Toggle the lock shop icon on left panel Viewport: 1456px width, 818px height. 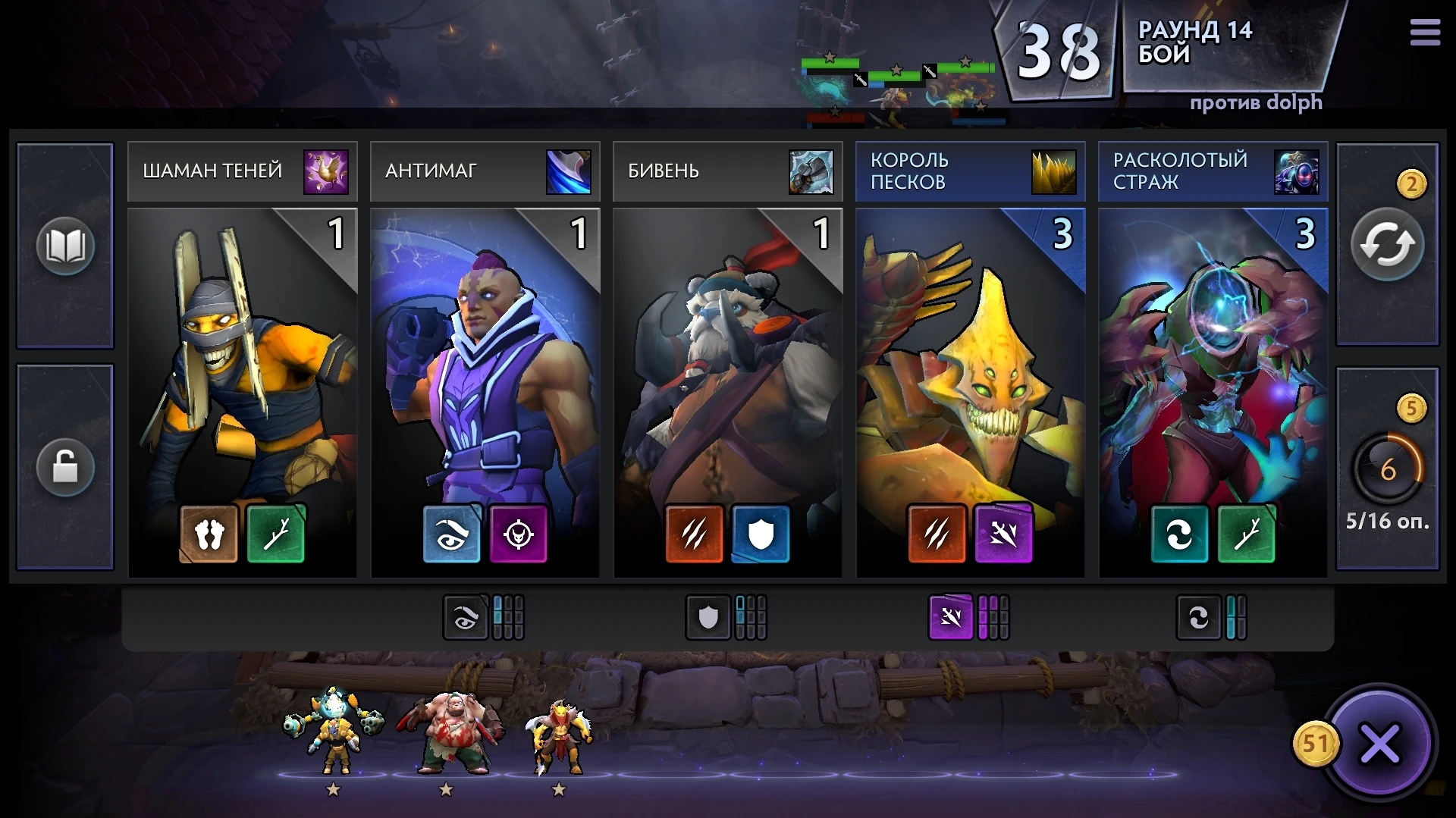(64, 467)
